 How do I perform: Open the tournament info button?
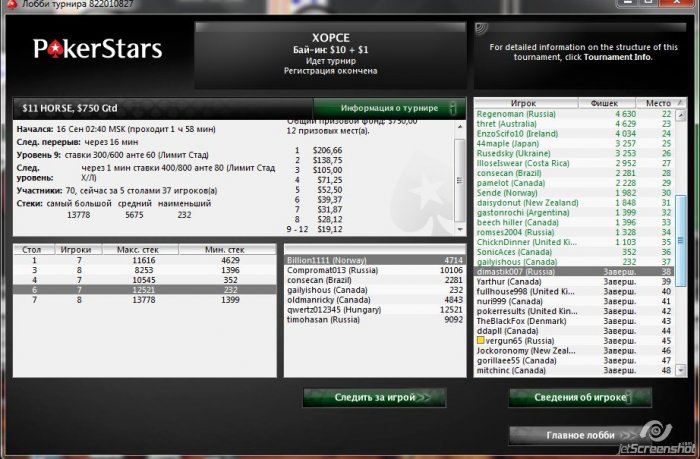coord(389,107)
